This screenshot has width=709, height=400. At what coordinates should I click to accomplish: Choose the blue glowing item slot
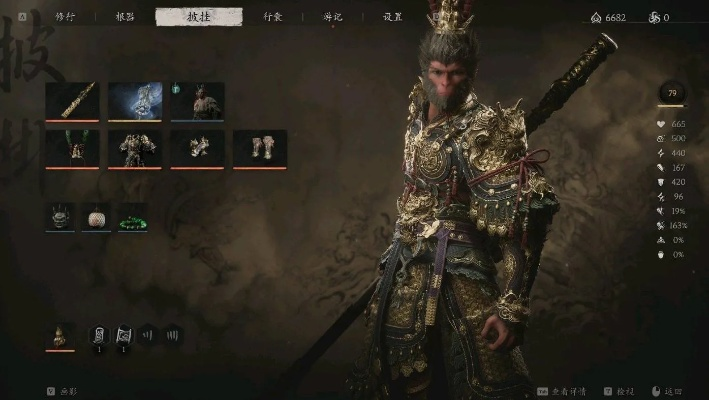(x=135, y=101)
